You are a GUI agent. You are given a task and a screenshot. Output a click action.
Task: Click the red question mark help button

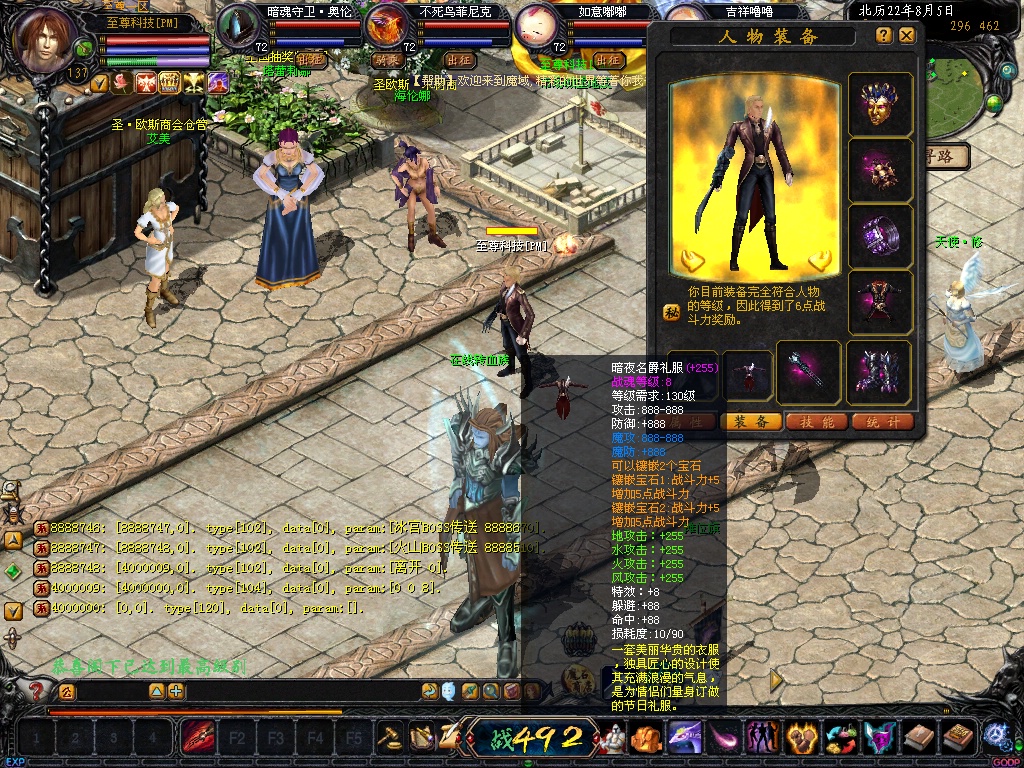click(37, 690)
